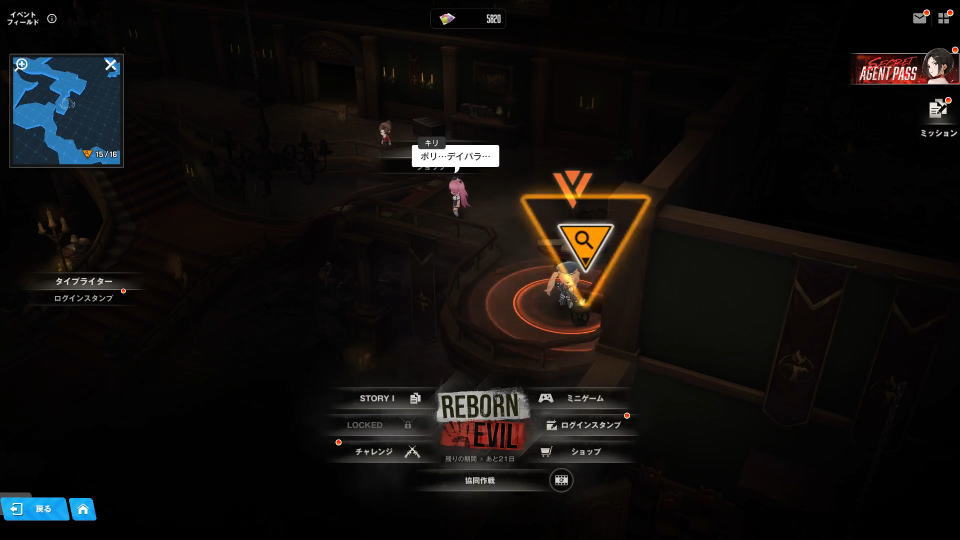Viewport: 960px width, 540px height.
Task: Open the grid menu icon
Action: coord(944,18)
